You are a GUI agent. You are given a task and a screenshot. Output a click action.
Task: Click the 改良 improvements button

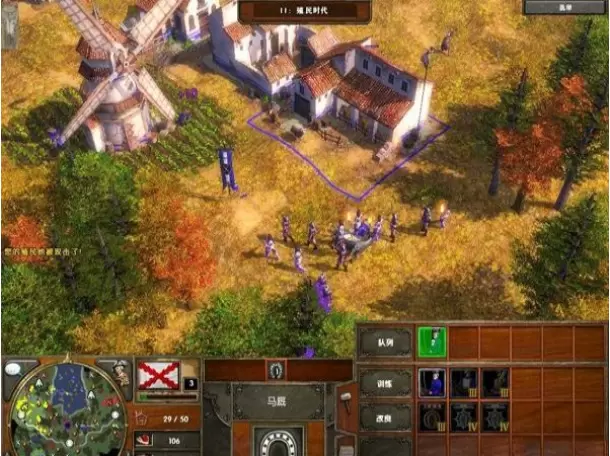385,418
